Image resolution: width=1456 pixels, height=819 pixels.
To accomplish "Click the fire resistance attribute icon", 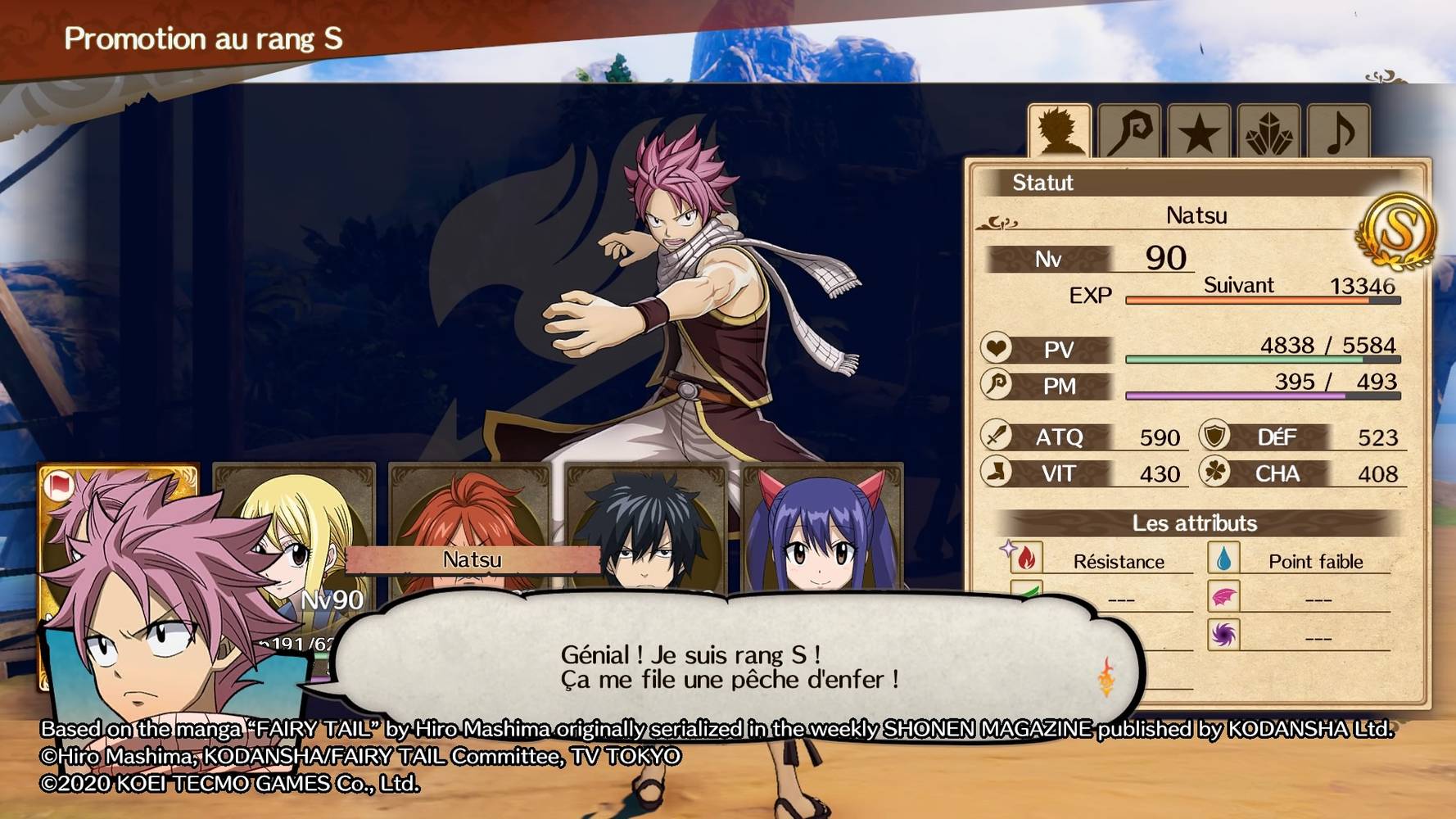I will pos(1025,559).
